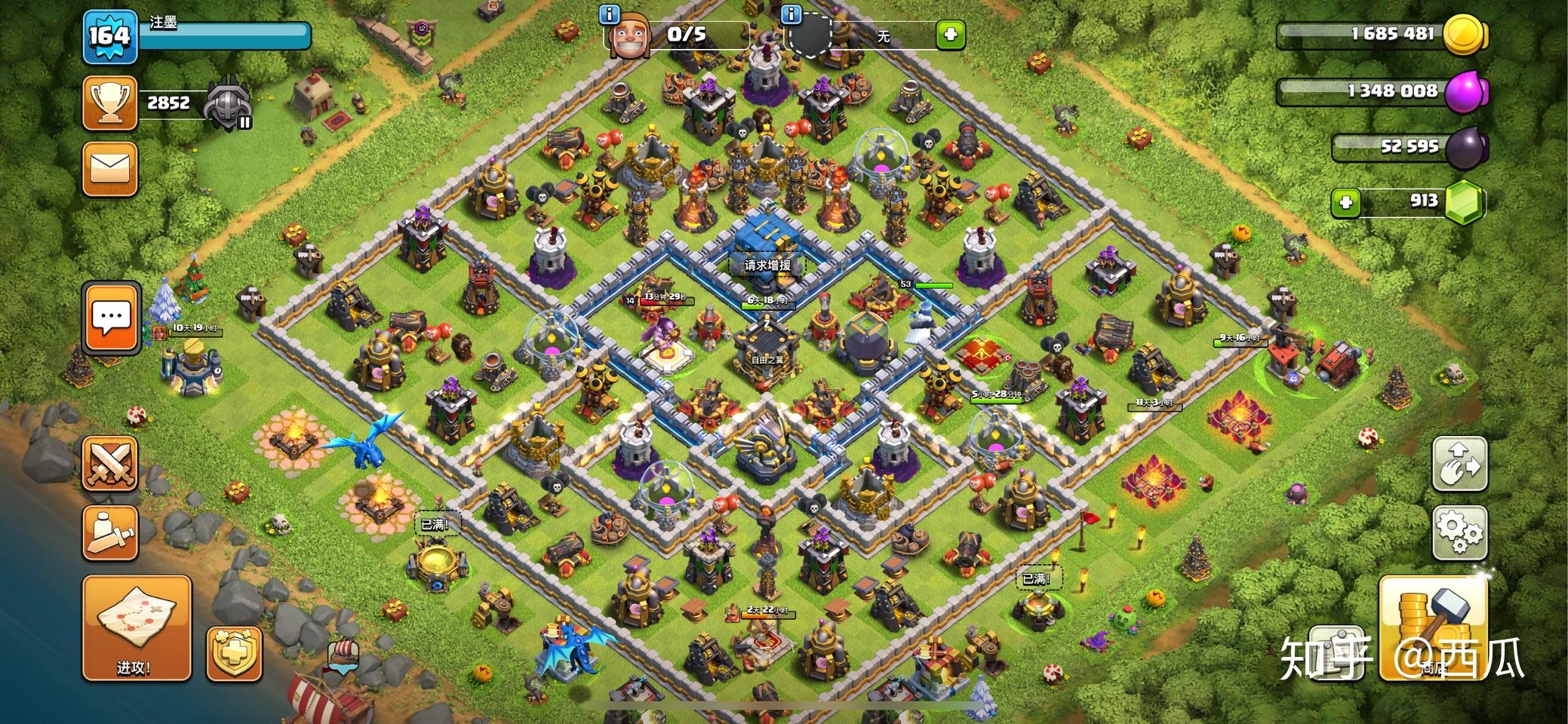Open the army overview button

pos(109,532)
